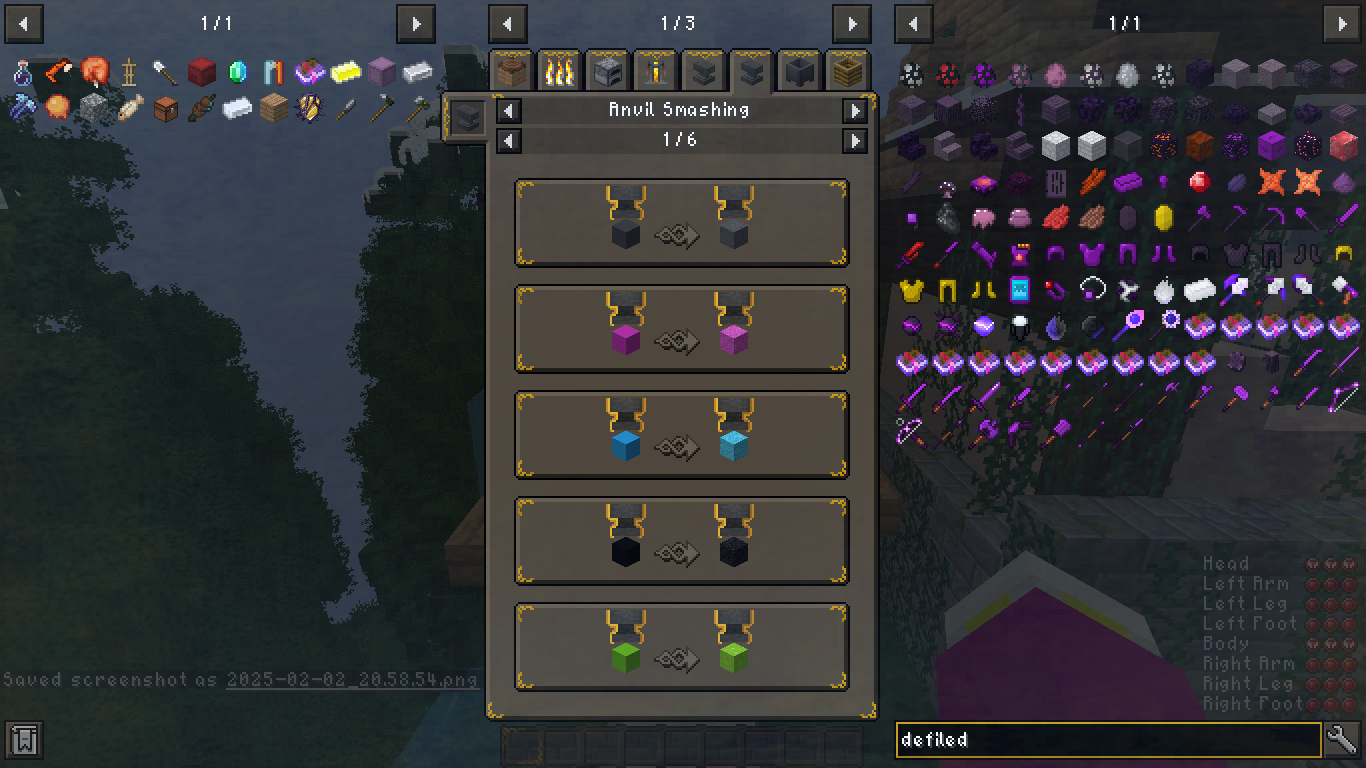This screenshot has width=1366, height=768.
Task: Pick the emerald gem from bookmarks
Action: point(237,72)
